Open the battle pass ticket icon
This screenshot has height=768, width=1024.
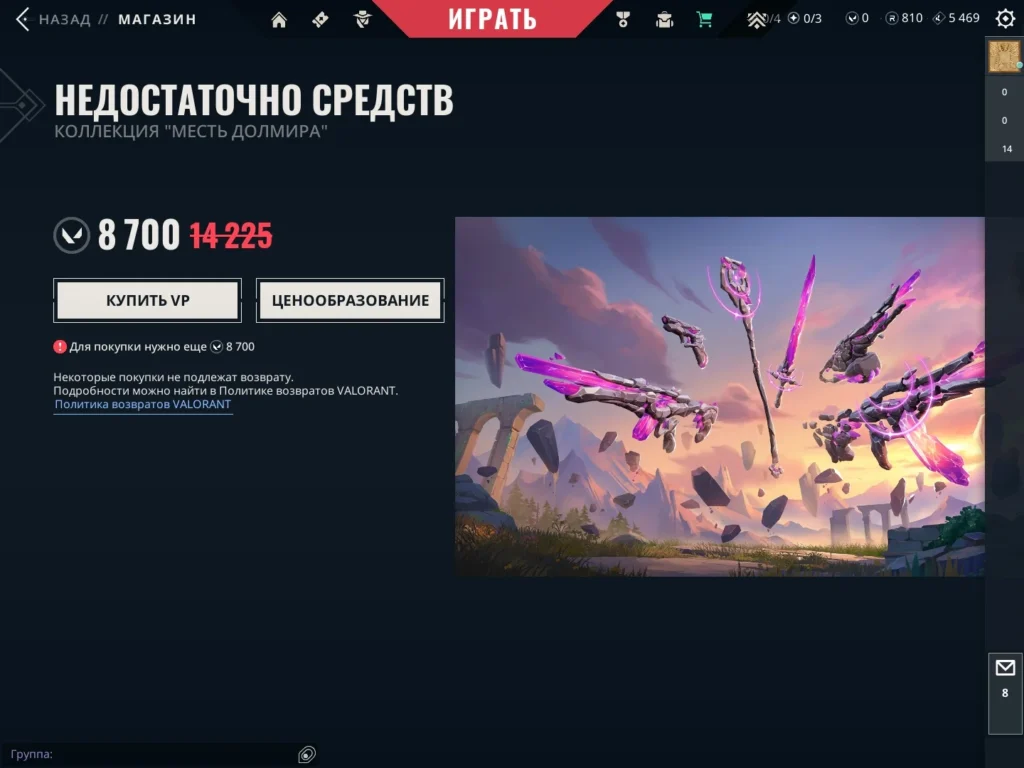pos(320,19)
